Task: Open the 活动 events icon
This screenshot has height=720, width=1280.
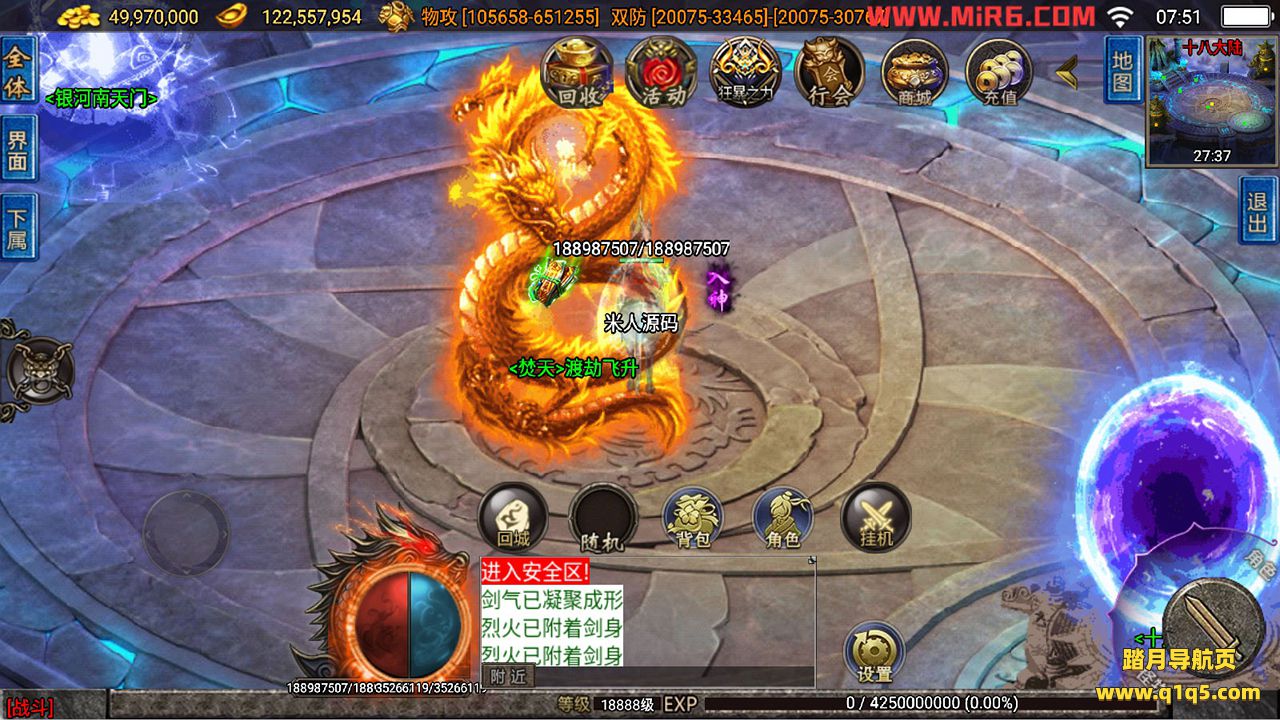Action: pyautogui.click(x=661, y=72)
